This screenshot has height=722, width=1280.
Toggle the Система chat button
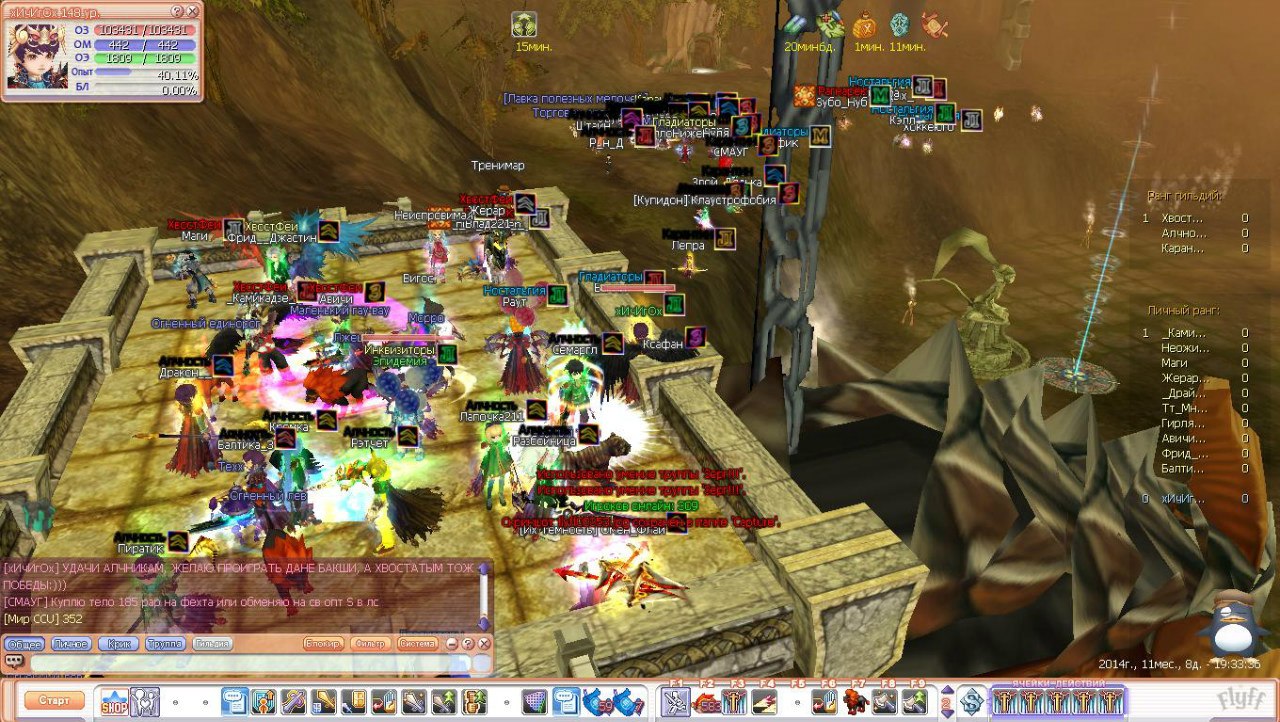418,644
